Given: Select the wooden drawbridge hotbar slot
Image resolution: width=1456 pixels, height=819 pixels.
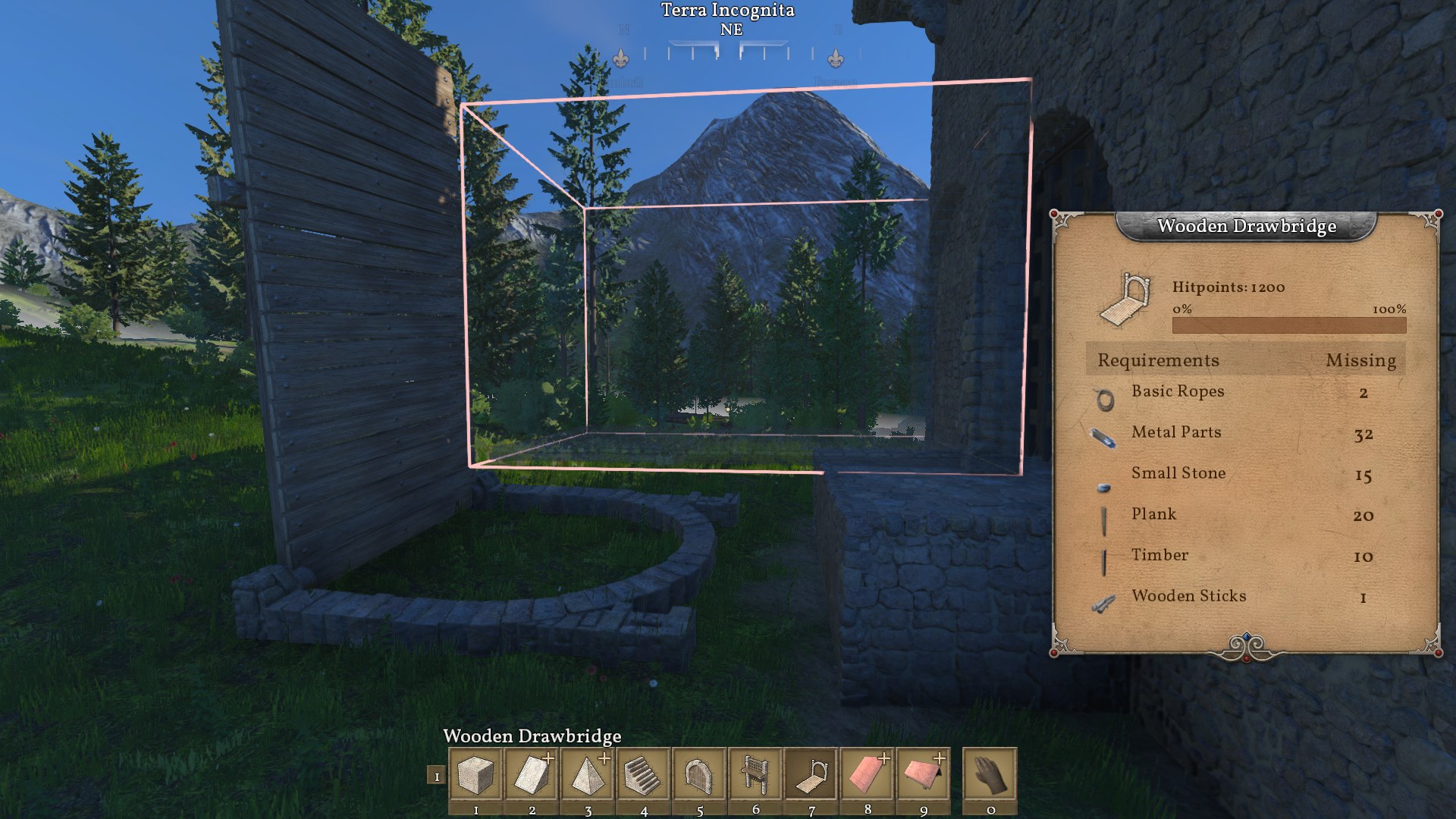Looking at the screenshot, I should pyautogui.click(x=811, y=774).
